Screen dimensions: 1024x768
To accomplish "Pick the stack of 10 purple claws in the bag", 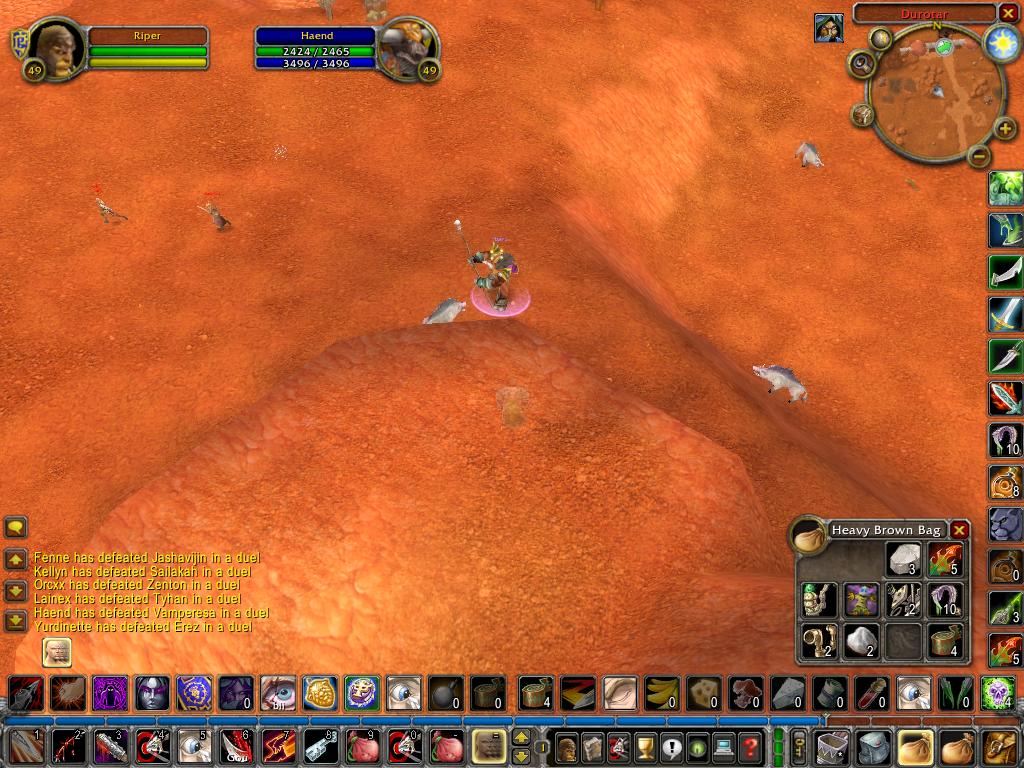I will (945, 599).
